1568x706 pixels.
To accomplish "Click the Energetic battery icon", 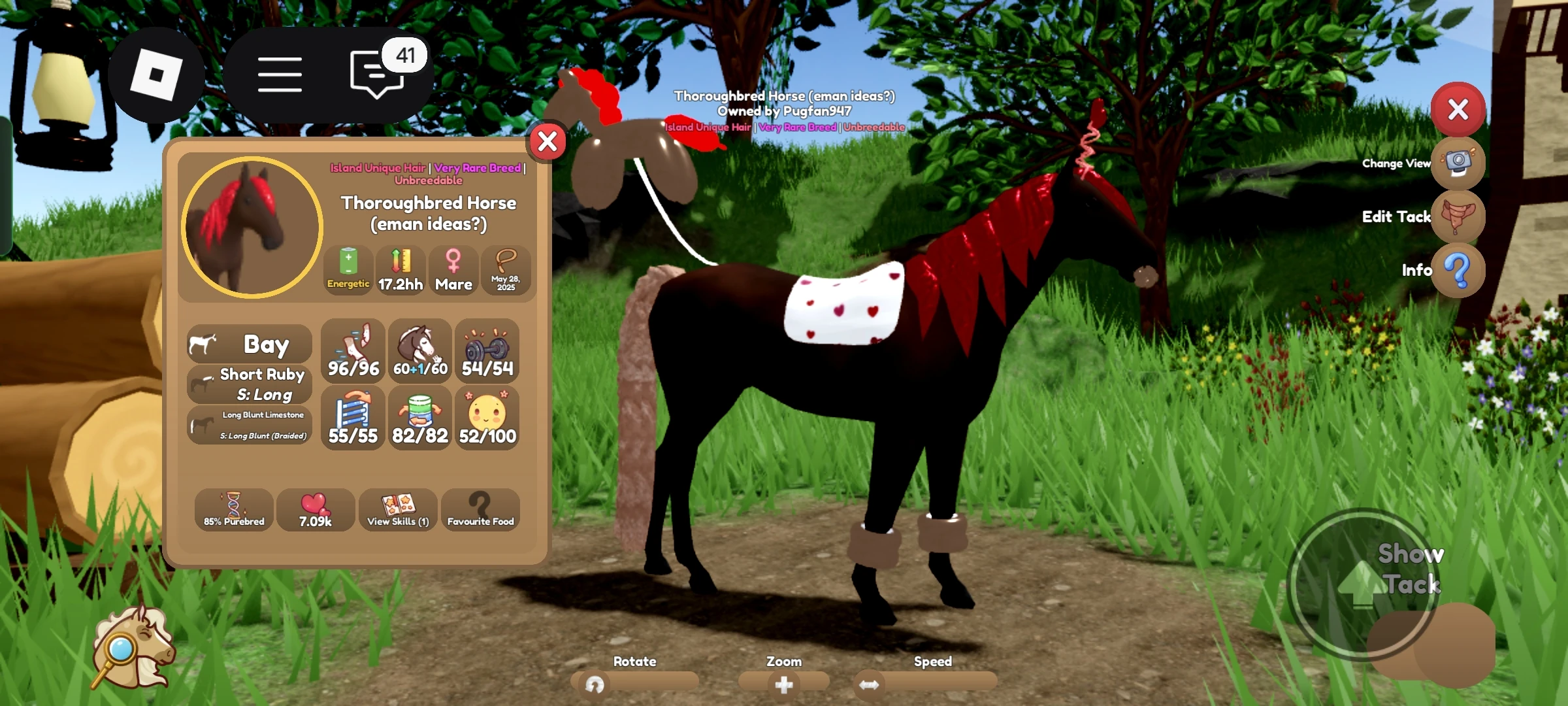I will [x=348, y=270].
